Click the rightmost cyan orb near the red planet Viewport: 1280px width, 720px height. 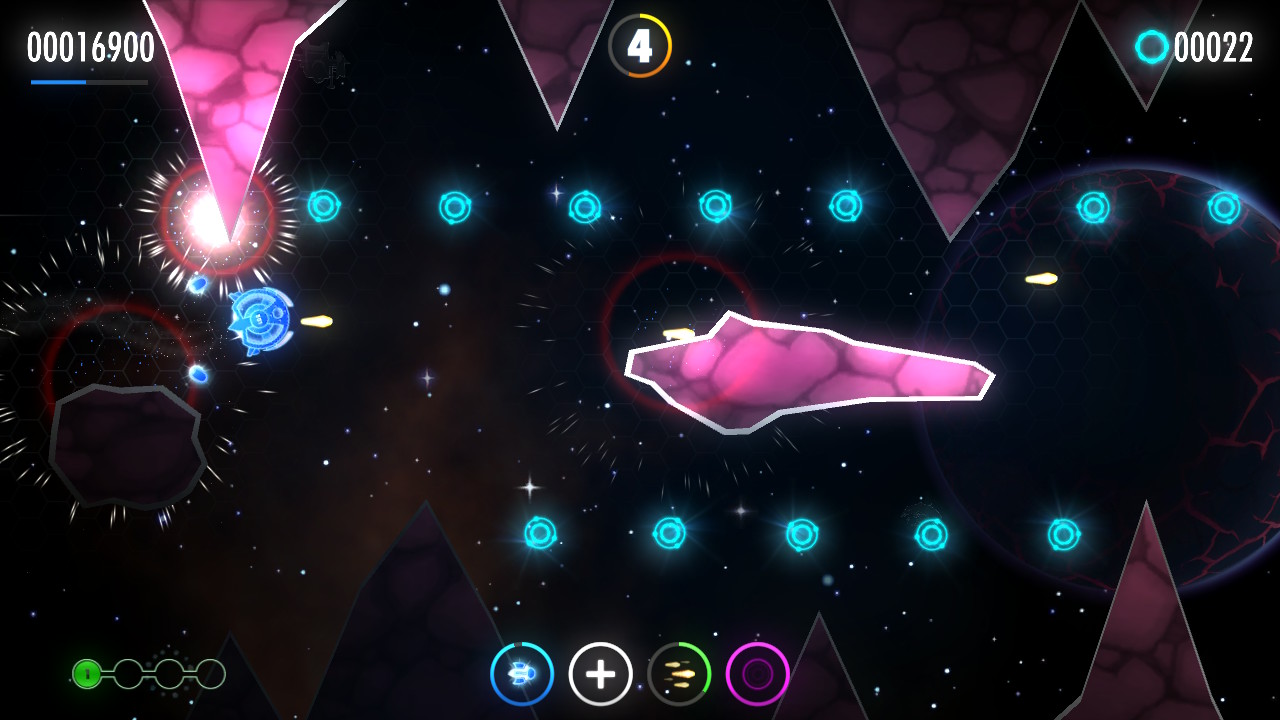point(1222,210)
